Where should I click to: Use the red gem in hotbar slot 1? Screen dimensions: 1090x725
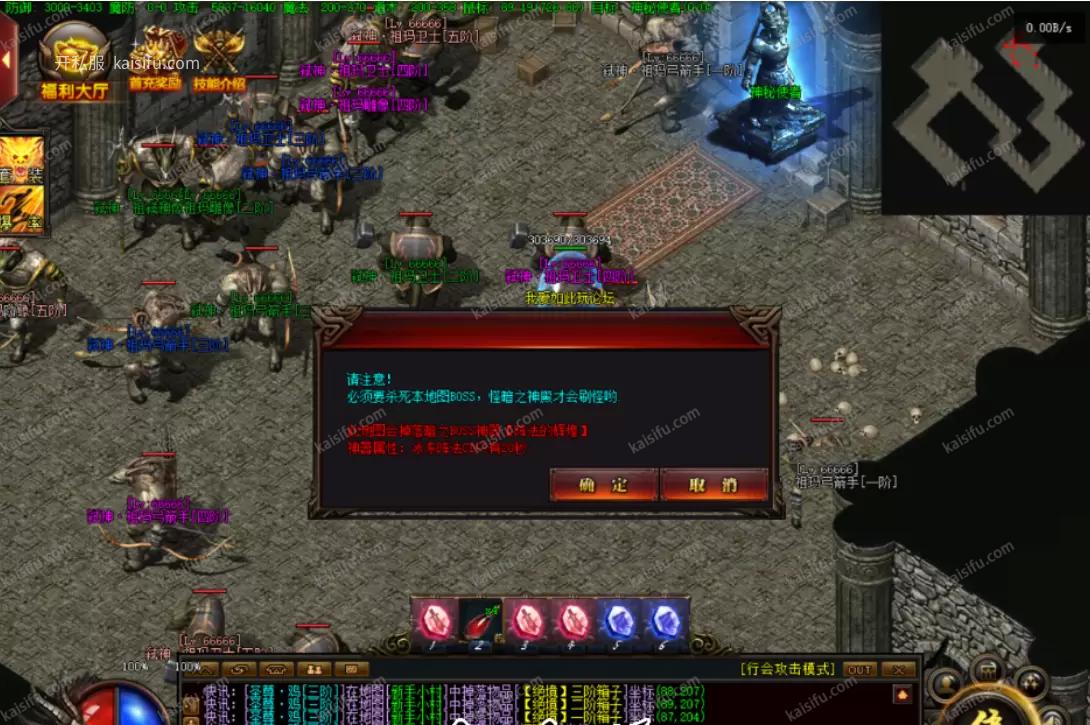[x=434, y=622]
